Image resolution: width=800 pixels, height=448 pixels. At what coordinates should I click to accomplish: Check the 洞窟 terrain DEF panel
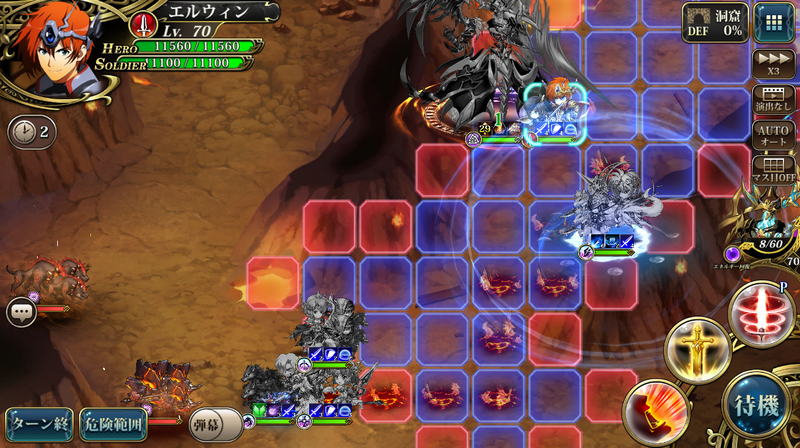715,22
